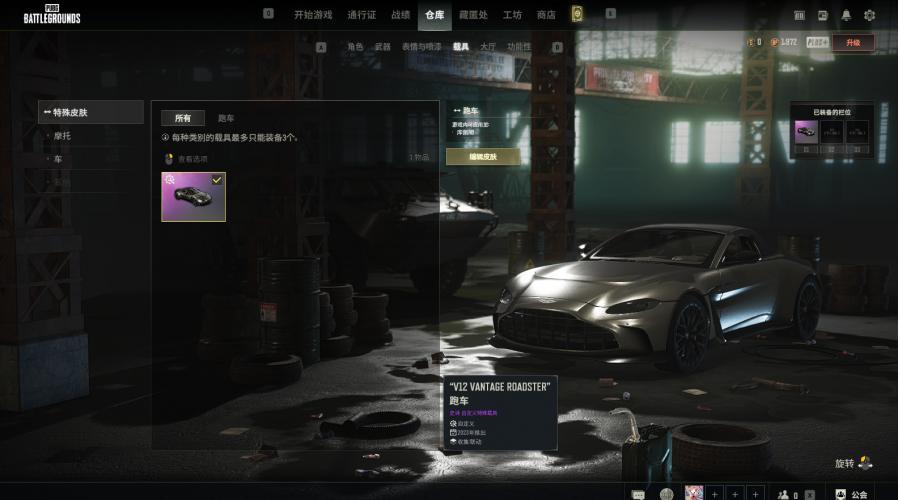
Task: Open the 表情与喷漆 emotes sub-tab
Action: tap(421, 47)
